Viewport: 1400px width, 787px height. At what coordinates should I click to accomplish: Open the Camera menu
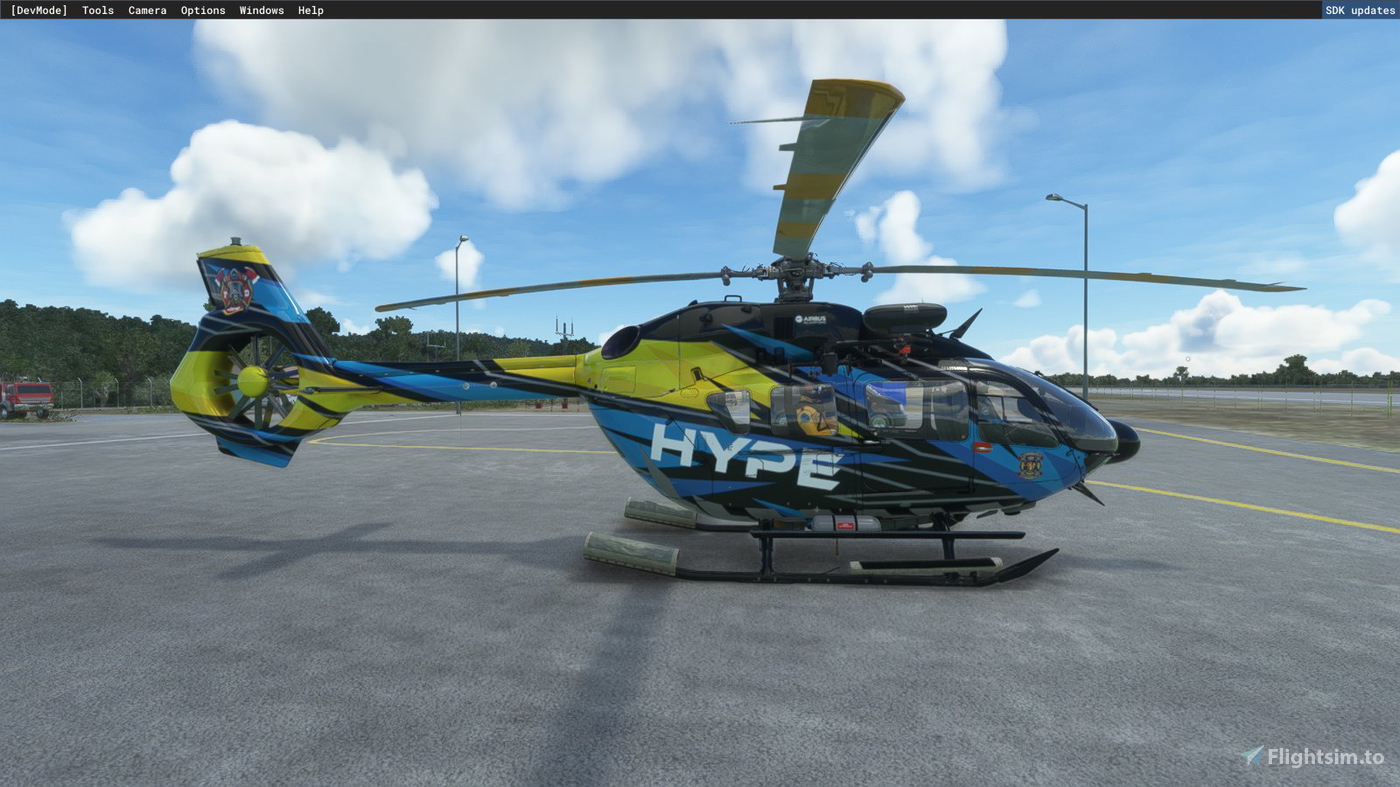point(147,9)
